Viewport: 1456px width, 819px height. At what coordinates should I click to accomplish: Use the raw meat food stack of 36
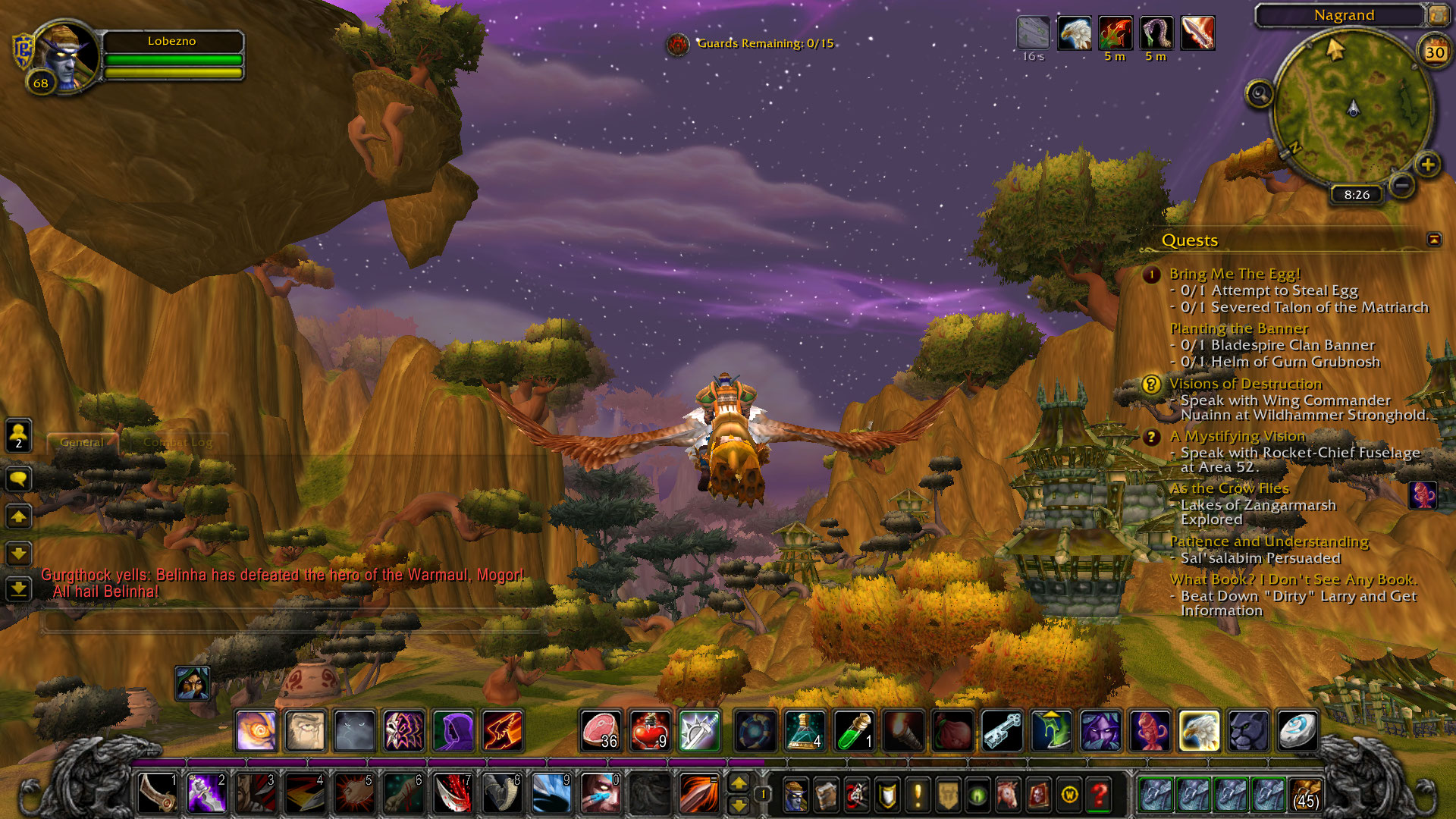[601, 731]
